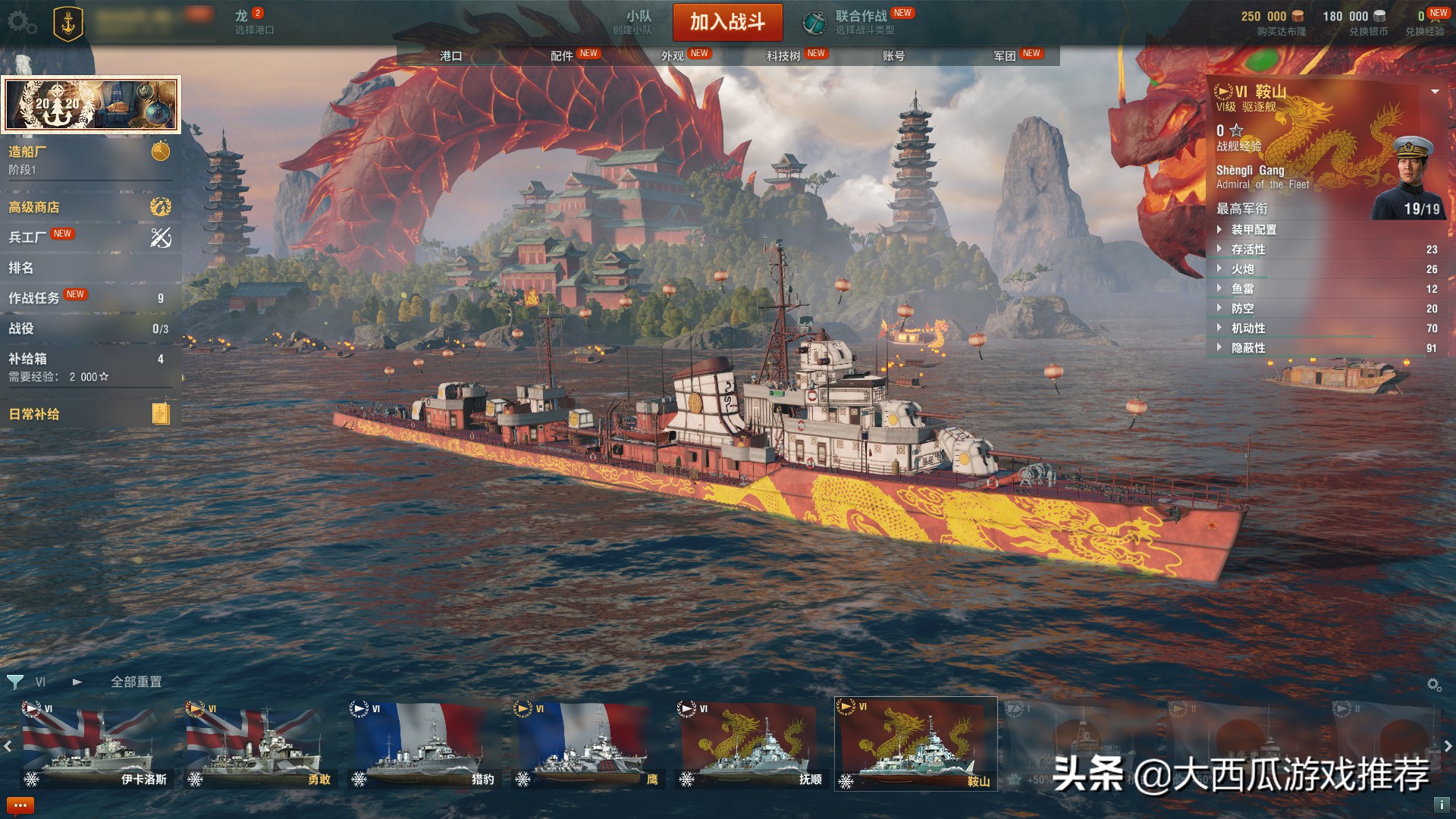Click the 日常补给 daily supply icon
1456x819 pixels.
(x=159, y=413)
